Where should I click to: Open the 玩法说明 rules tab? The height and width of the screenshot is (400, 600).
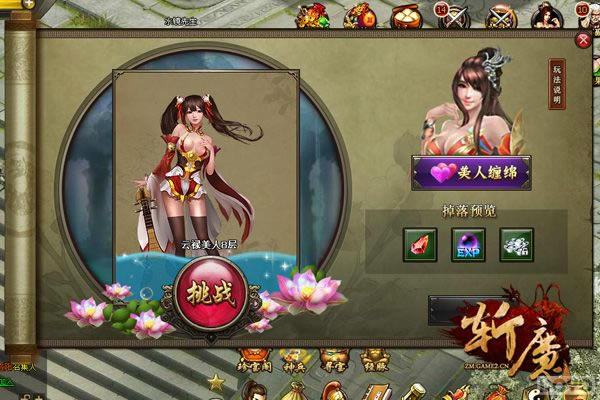[x=558, y=84]
